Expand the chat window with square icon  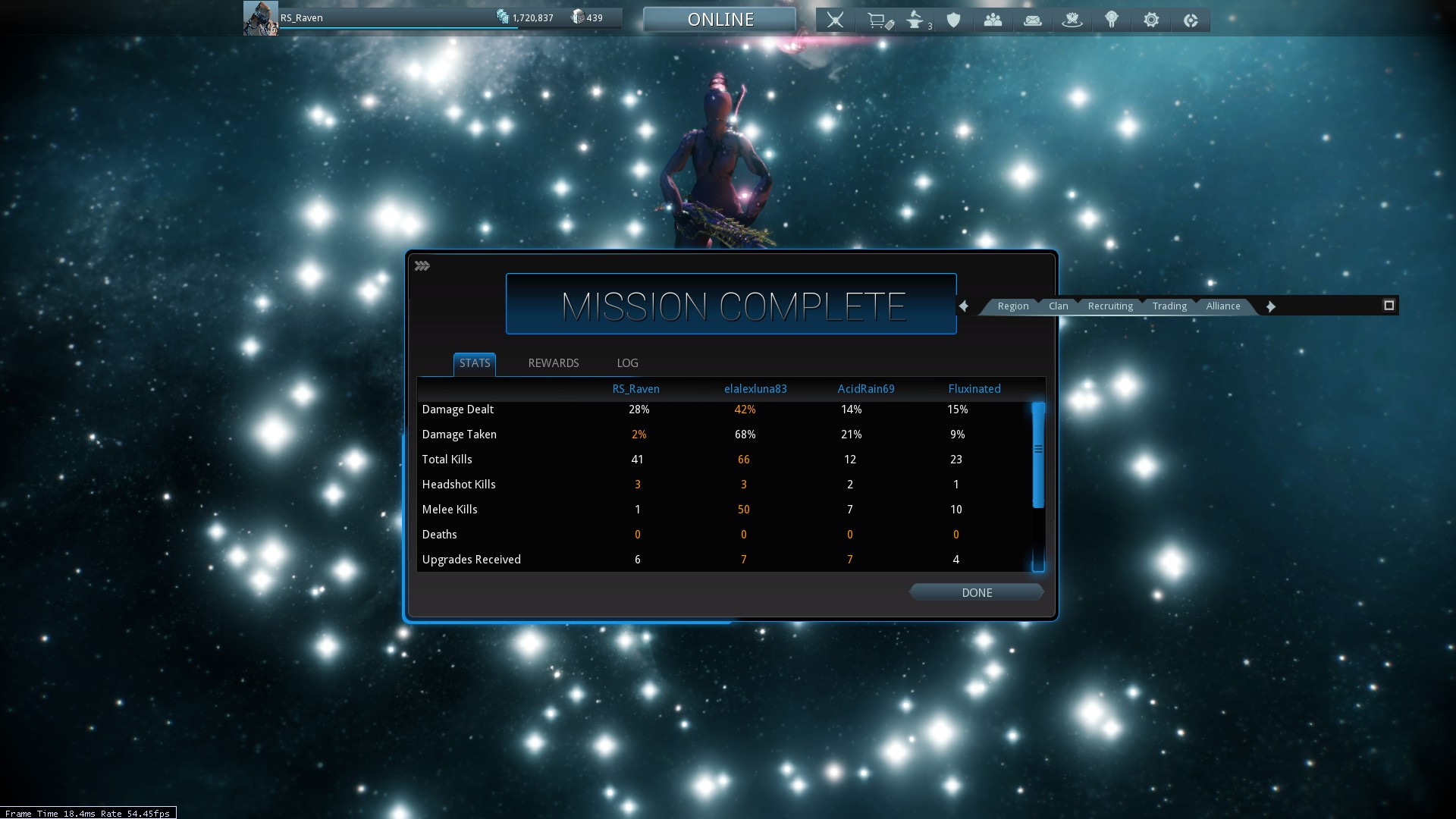(1389, 306)
